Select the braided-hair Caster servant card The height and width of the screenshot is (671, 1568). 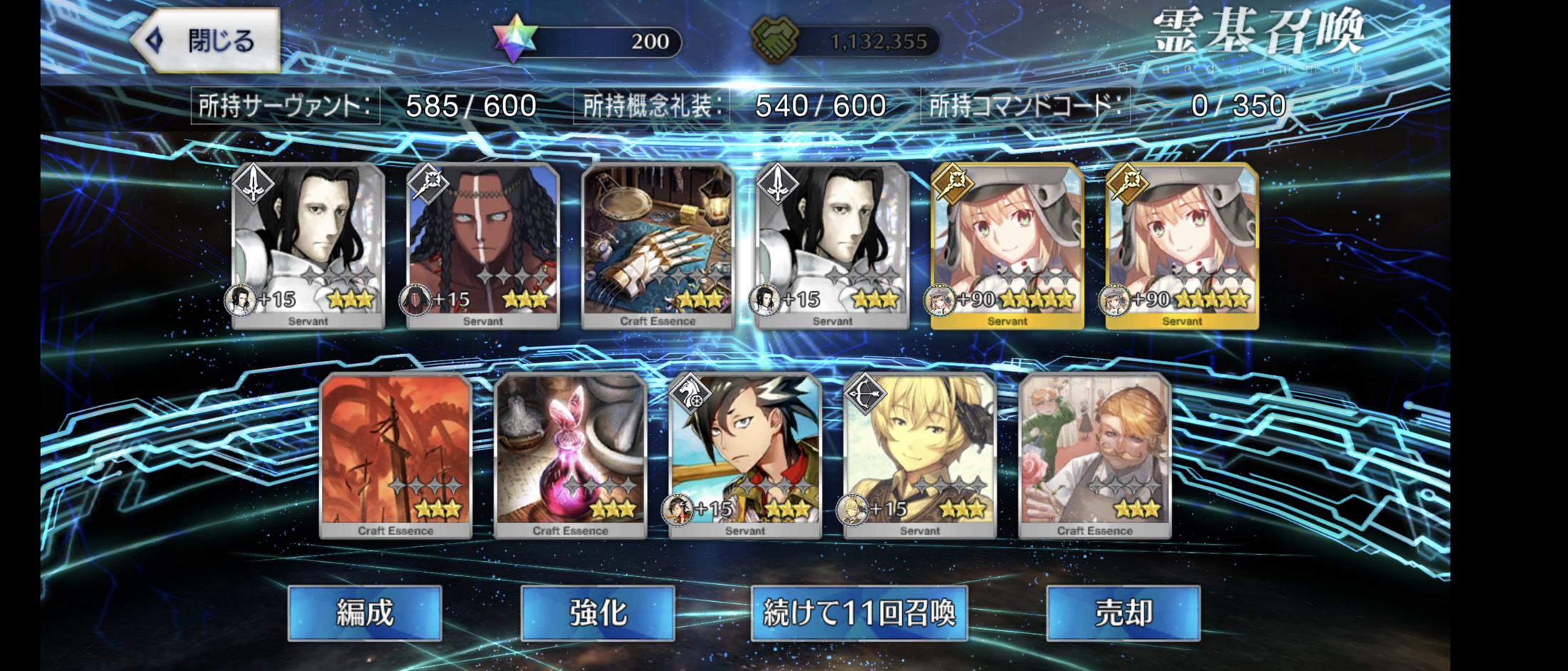tap(483, 246)
